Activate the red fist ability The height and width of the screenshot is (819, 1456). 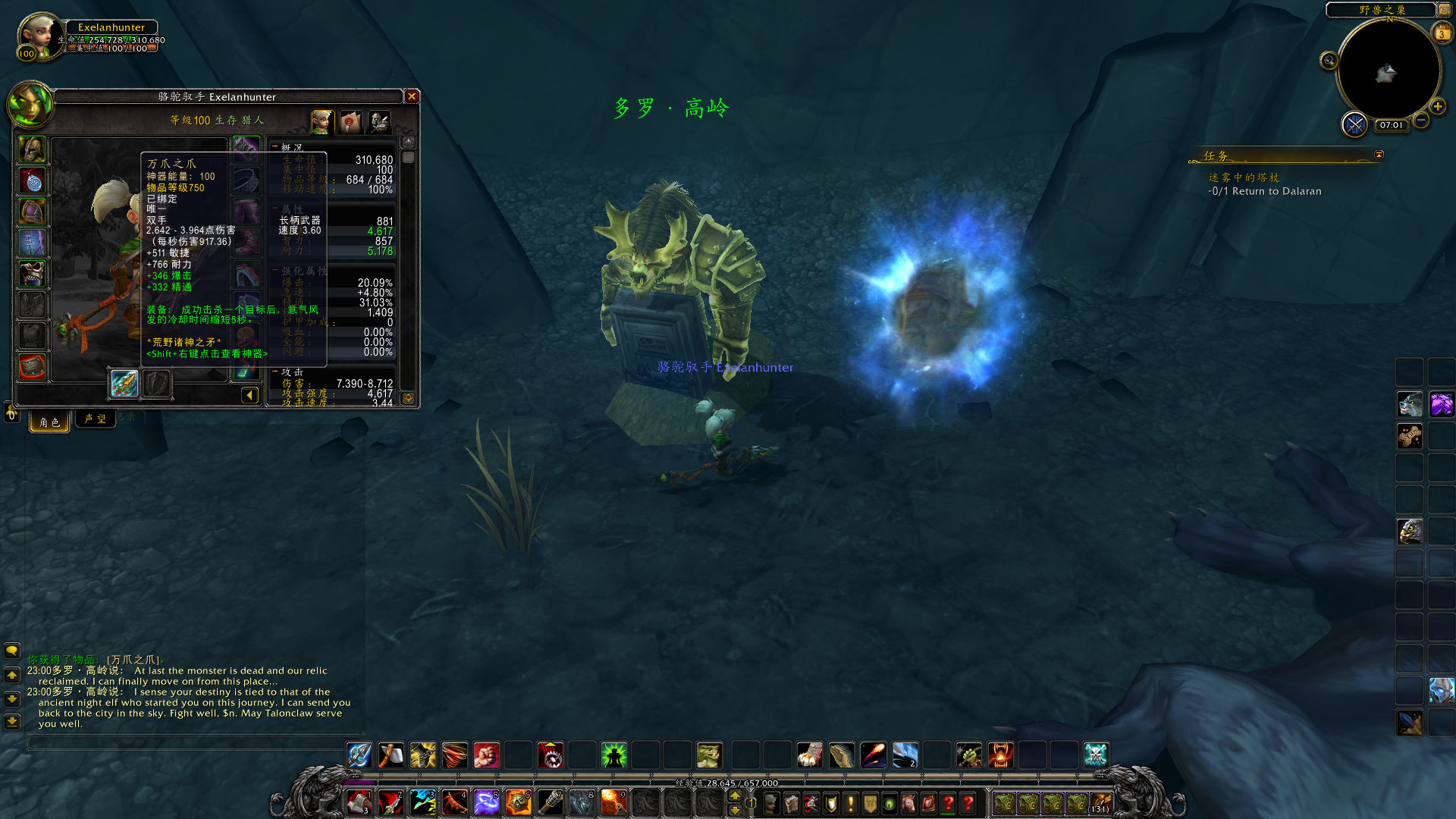(487, 755)
